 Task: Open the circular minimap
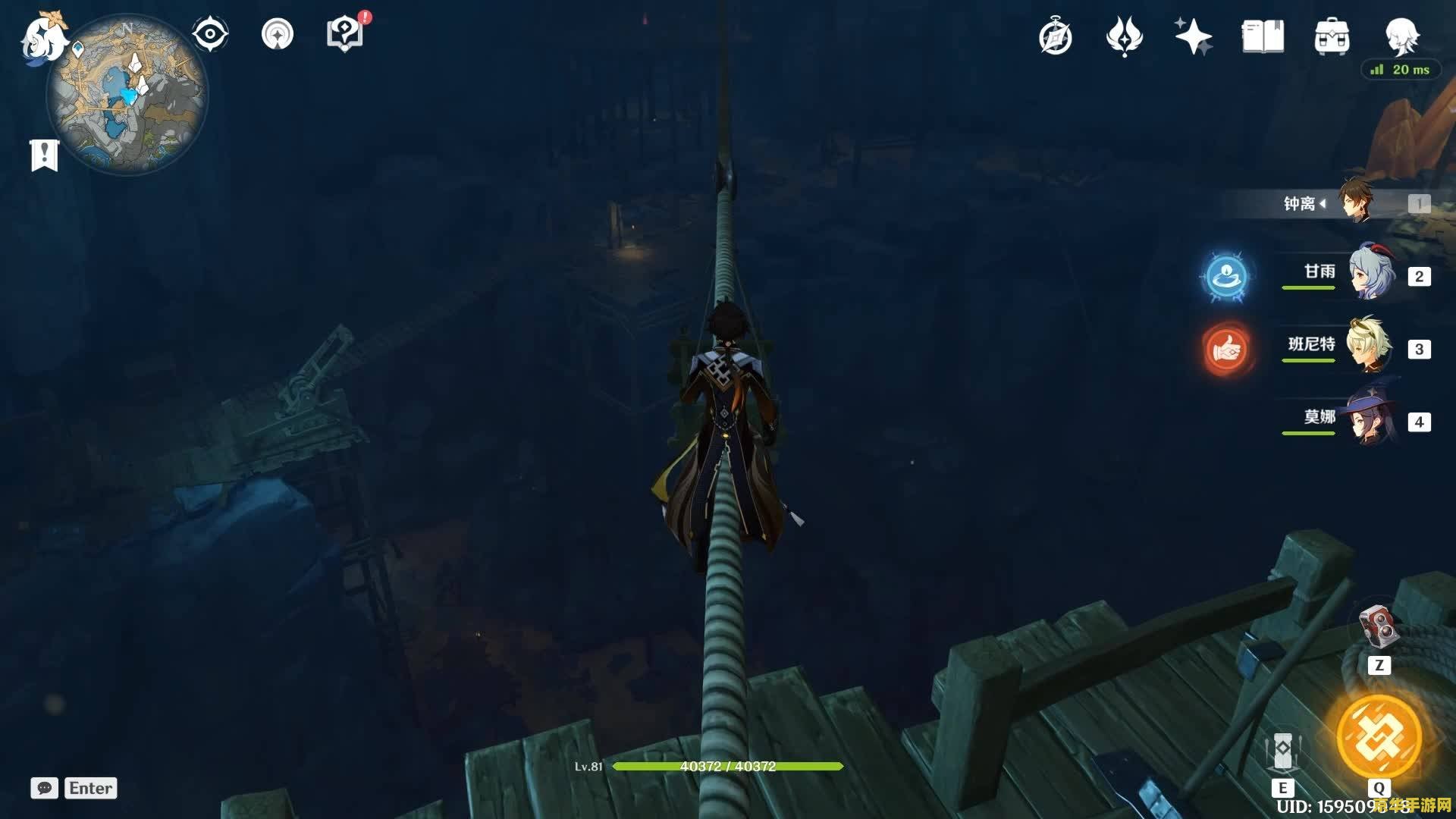click(127, 96)
